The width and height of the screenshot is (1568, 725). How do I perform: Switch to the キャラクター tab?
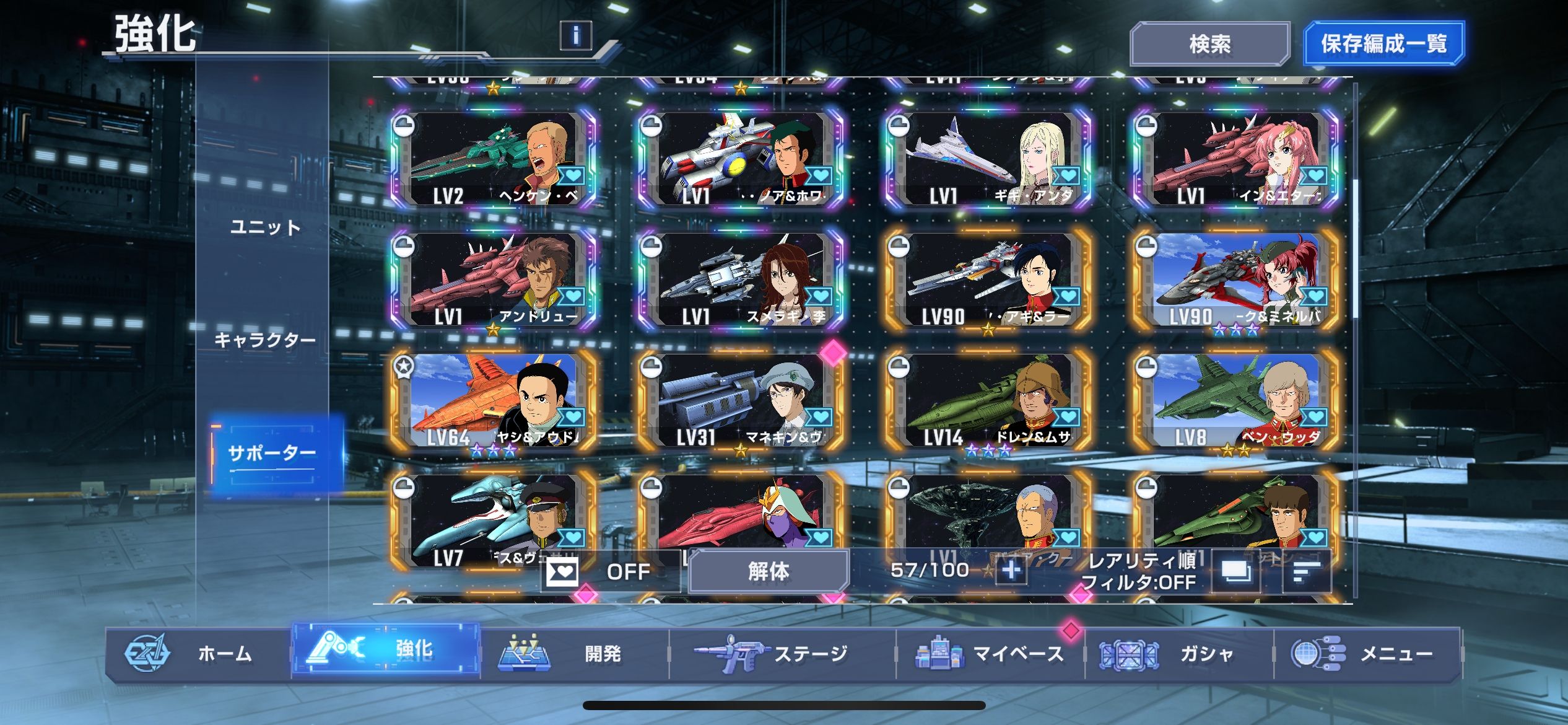click(x=265, y=340)
